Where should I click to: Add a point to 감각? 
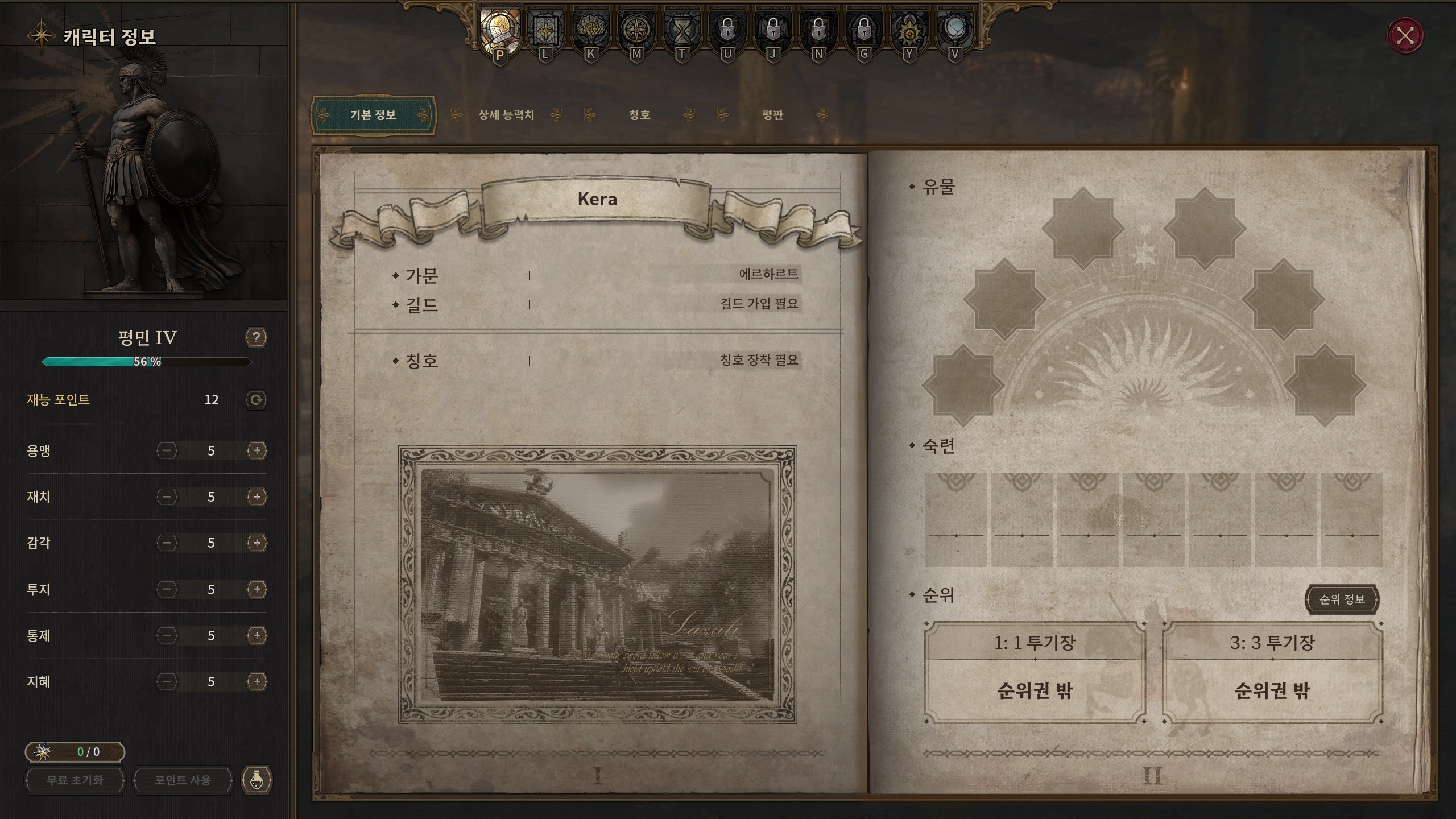pos(257,543)
